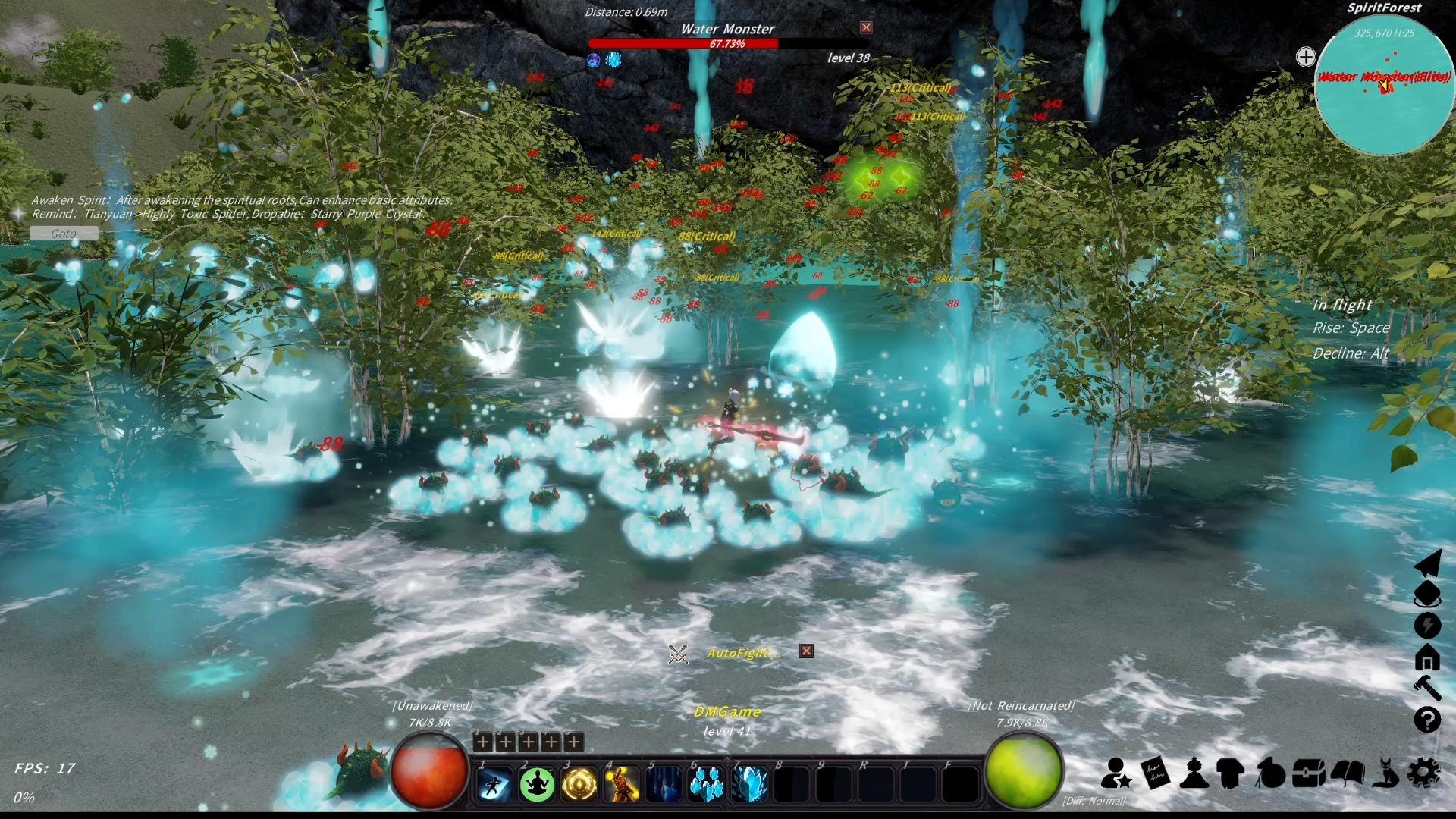Click the plus to assign attribute points
This screenshot has height=819, width=1456.
tap(483, 742)
